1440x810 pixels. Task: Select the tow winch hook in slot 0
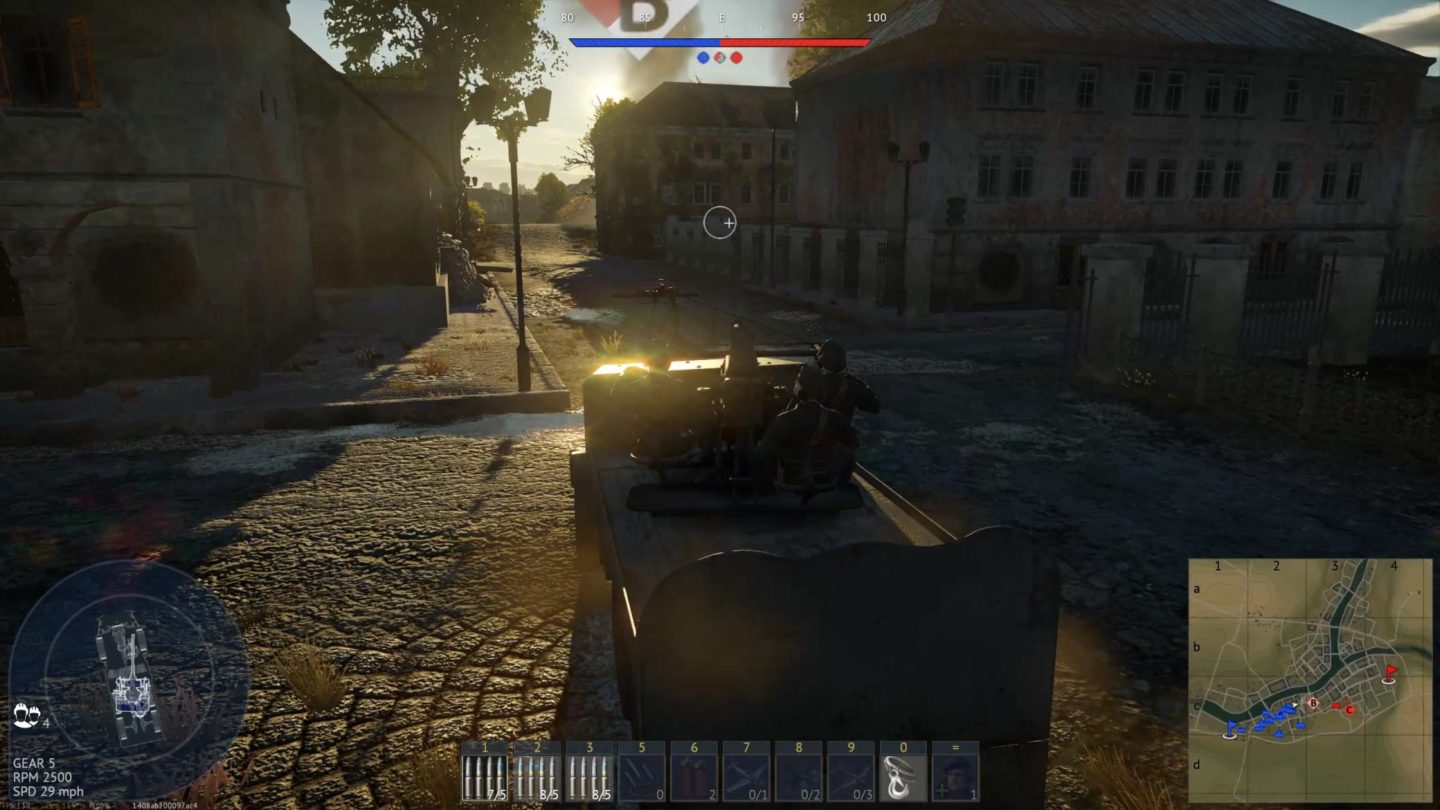click(902, 772)
